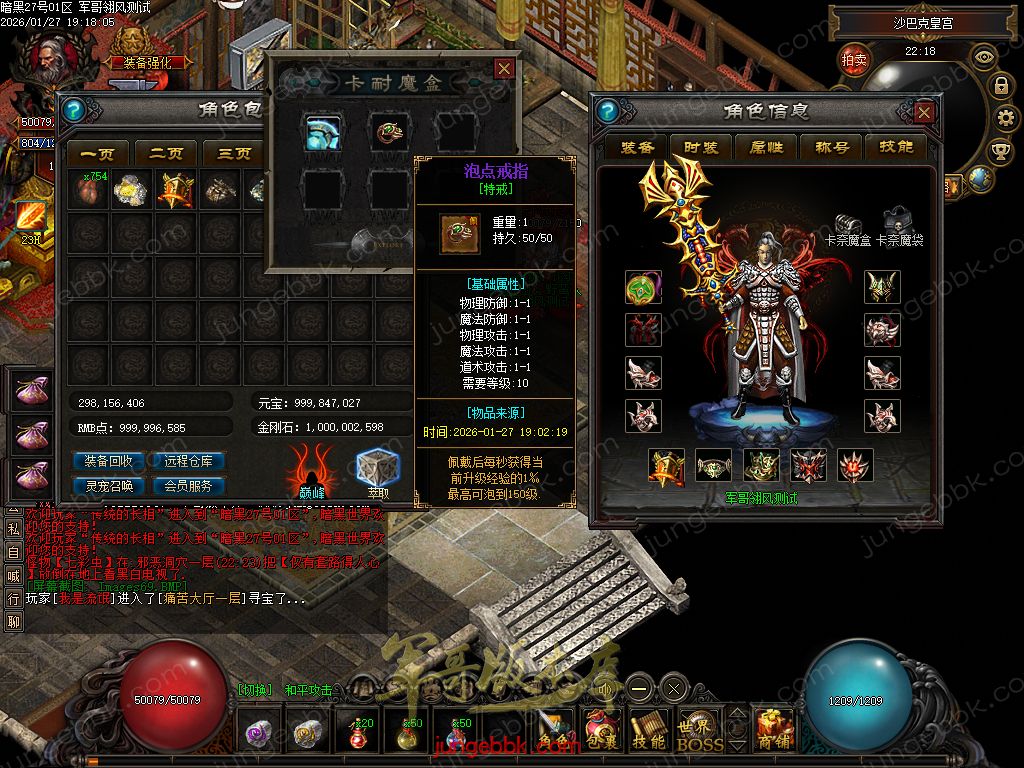Switch to bag page 二页
1024x768 pixels.
point(166,154)
